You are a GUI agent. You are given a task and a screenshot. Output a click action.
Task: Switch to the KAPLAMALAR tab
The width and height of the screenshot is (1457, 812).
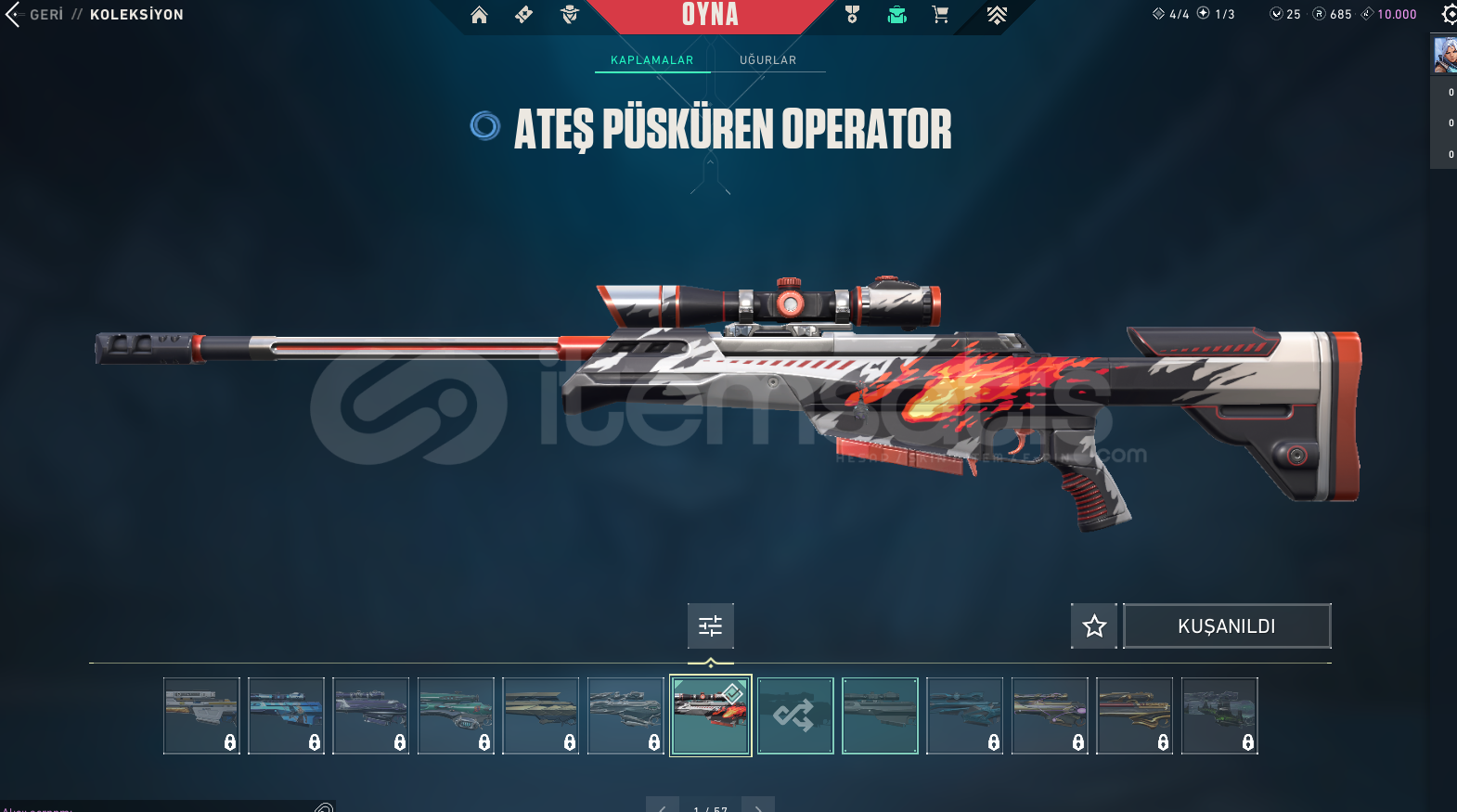point(651,60)
